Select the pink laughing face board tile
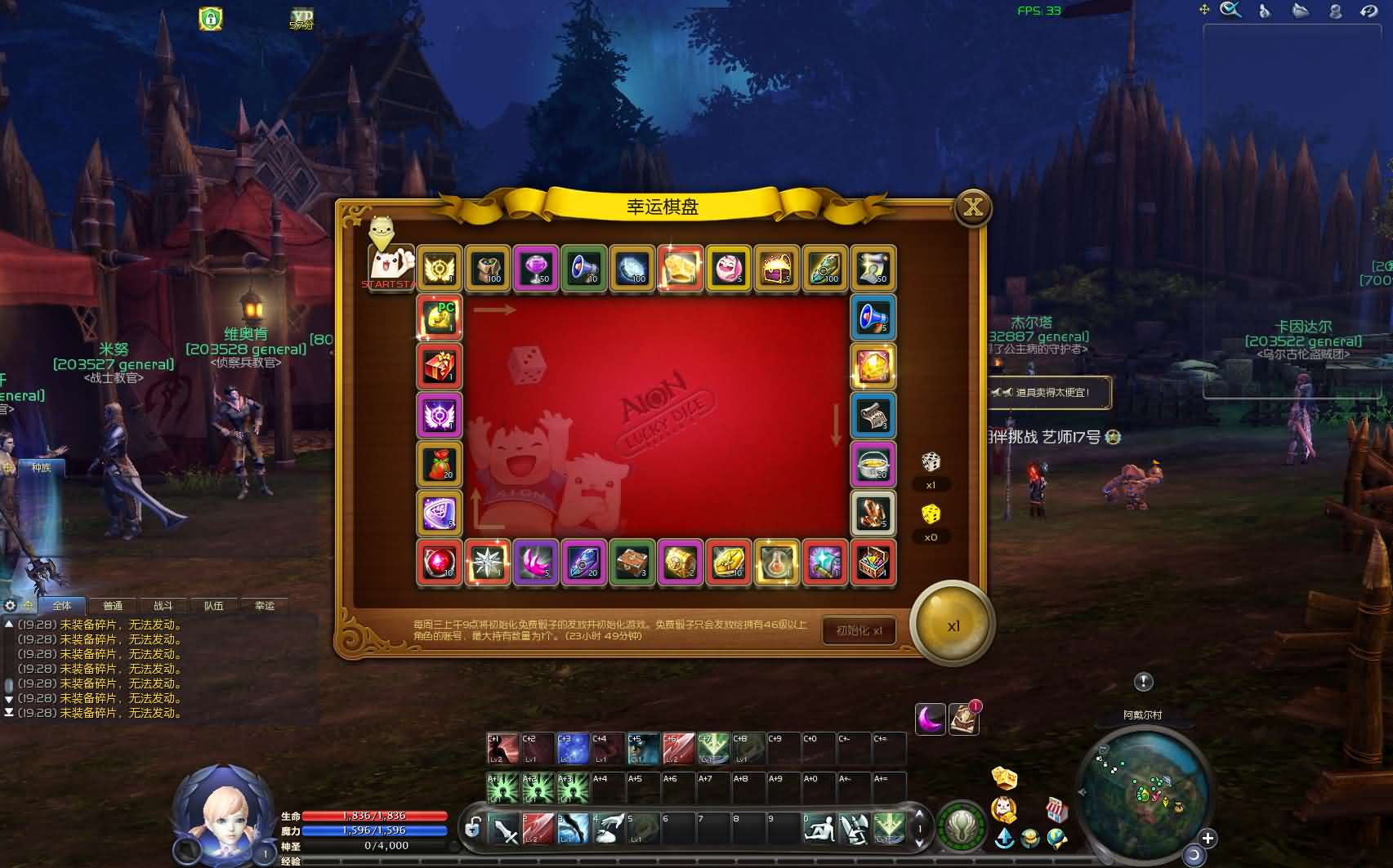The height and width of the screenshot is (868, 1393). (x=728, y=268)
